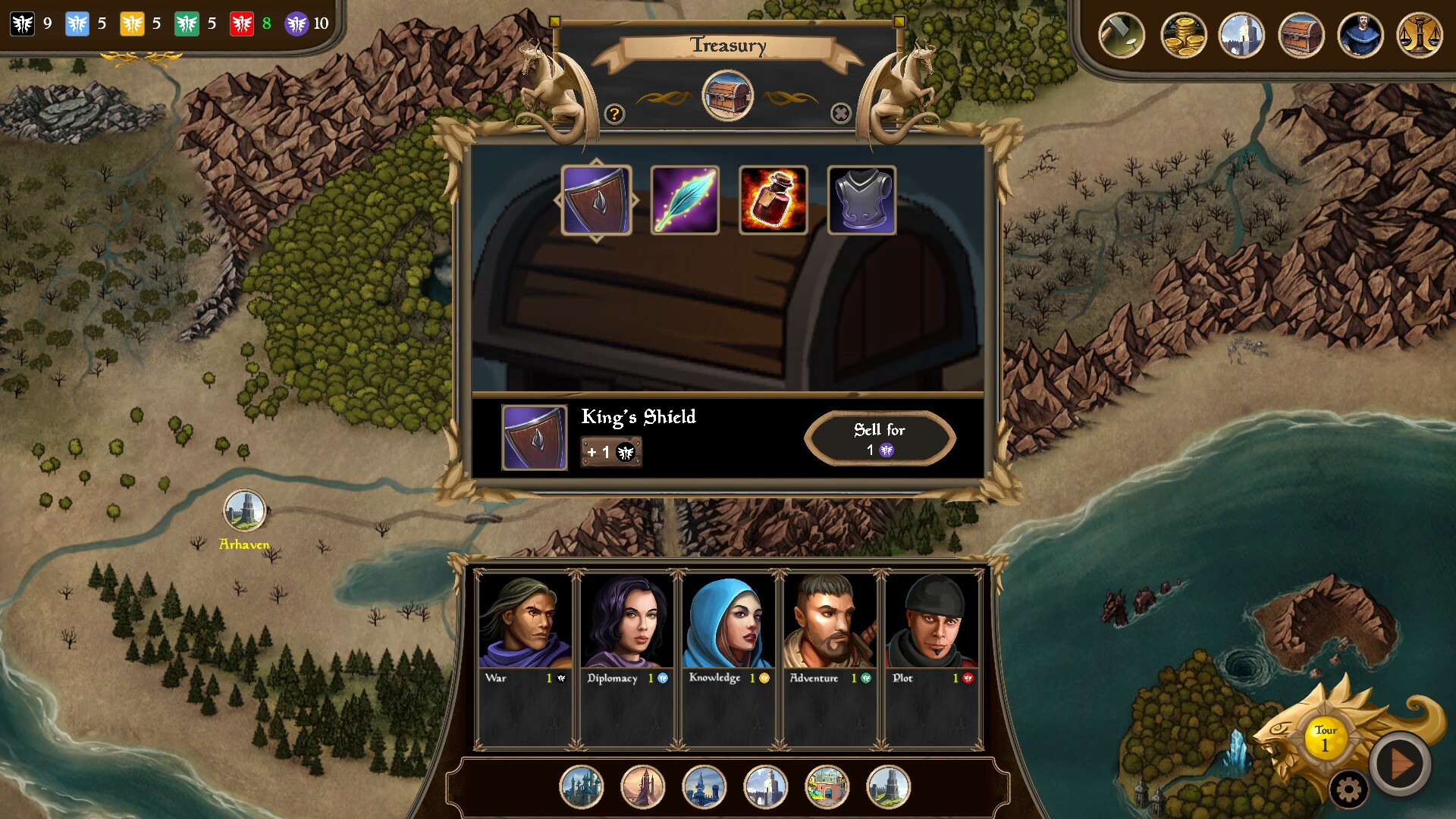Viewport: 1456px width, 819px height.
Task: Select the fiery potion item
Action: tap(774, 200)
